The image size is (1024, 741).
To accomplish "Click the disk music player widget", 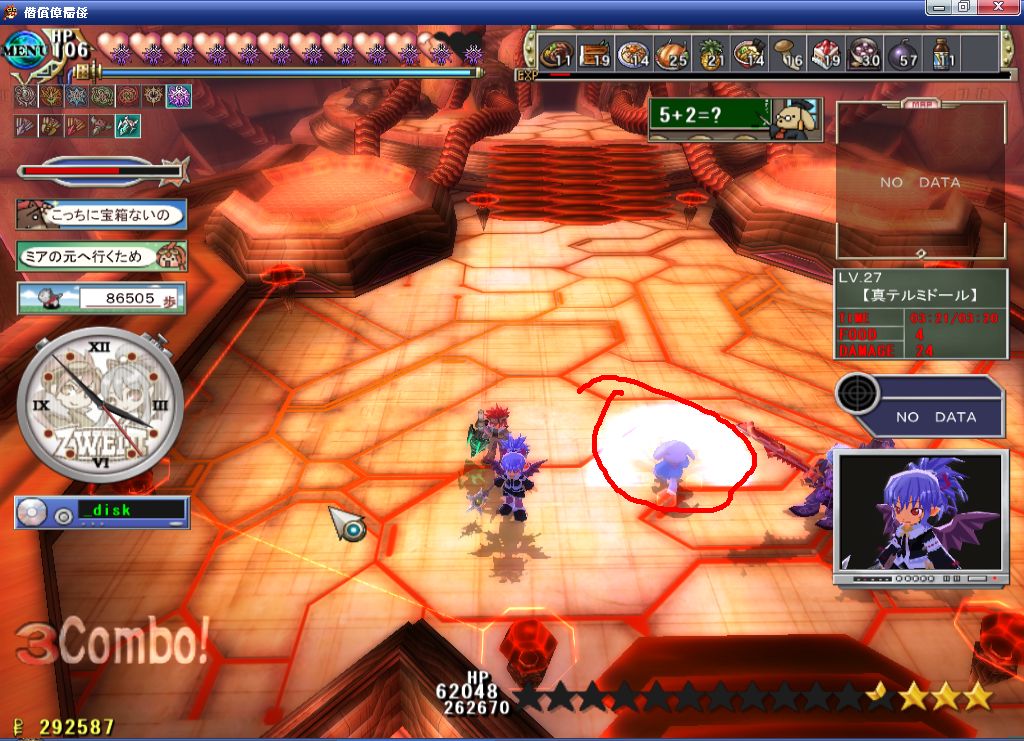I will 101,513.
